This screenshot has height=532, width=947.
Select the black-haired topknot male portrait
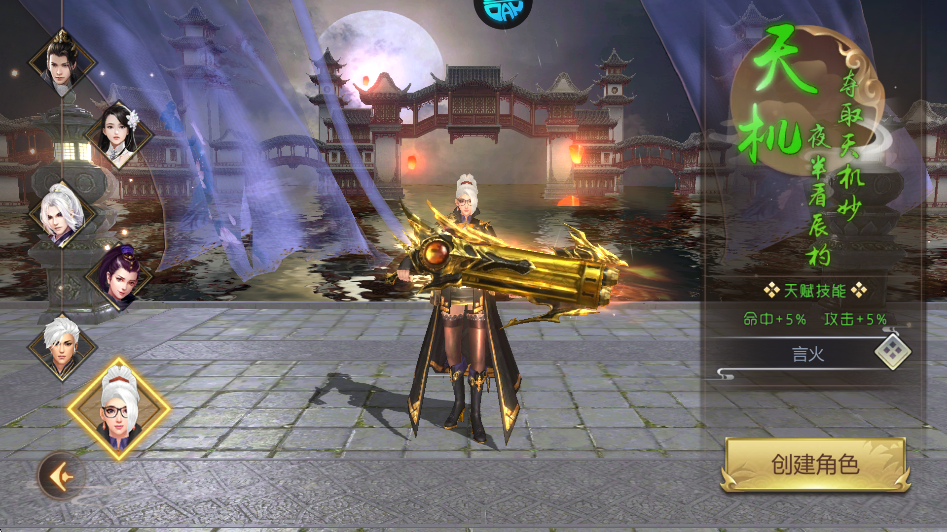point(62,61)
